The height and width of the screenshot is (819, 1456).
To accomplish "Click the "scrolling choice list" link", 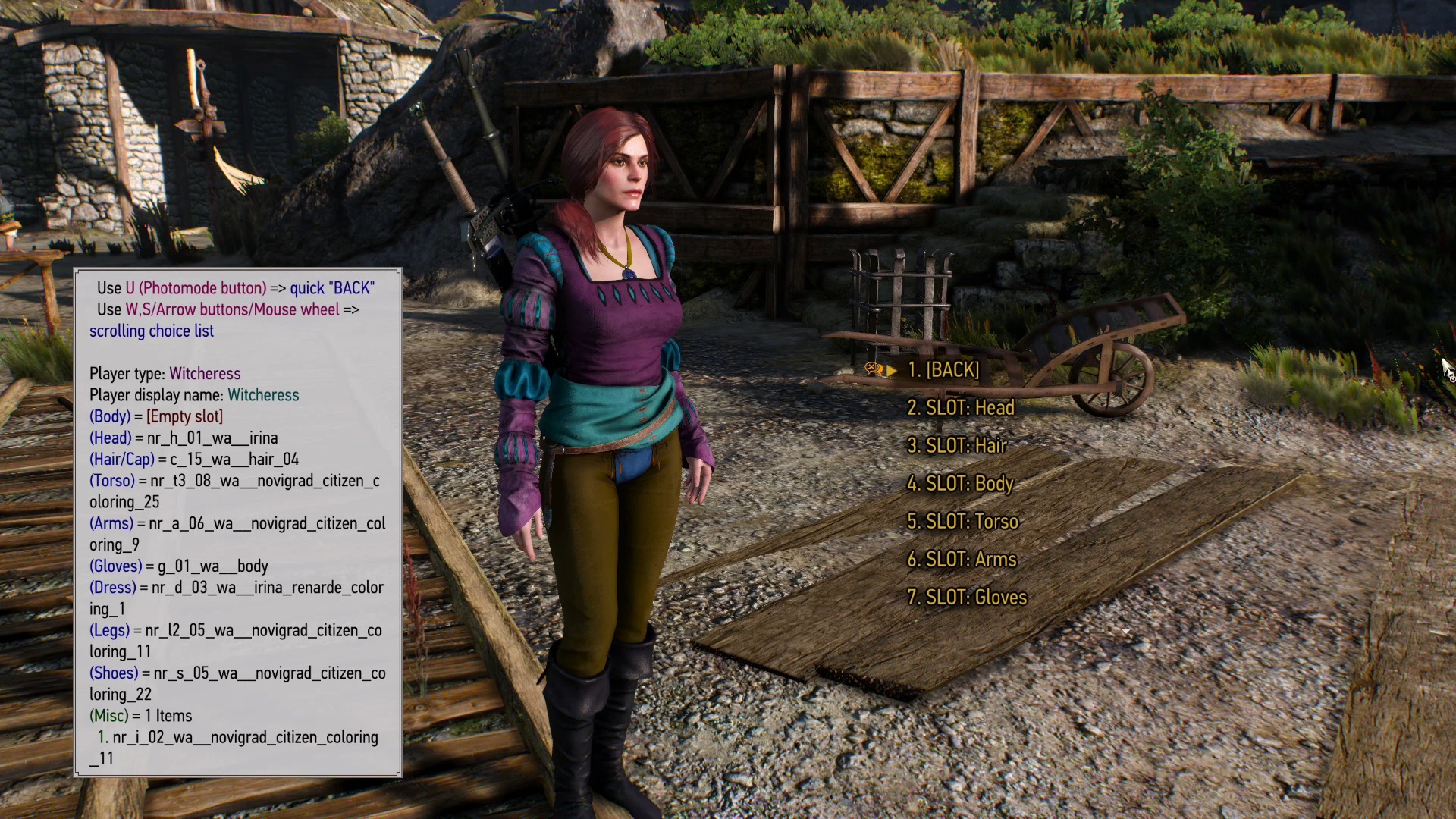I will tap(152, 331).
